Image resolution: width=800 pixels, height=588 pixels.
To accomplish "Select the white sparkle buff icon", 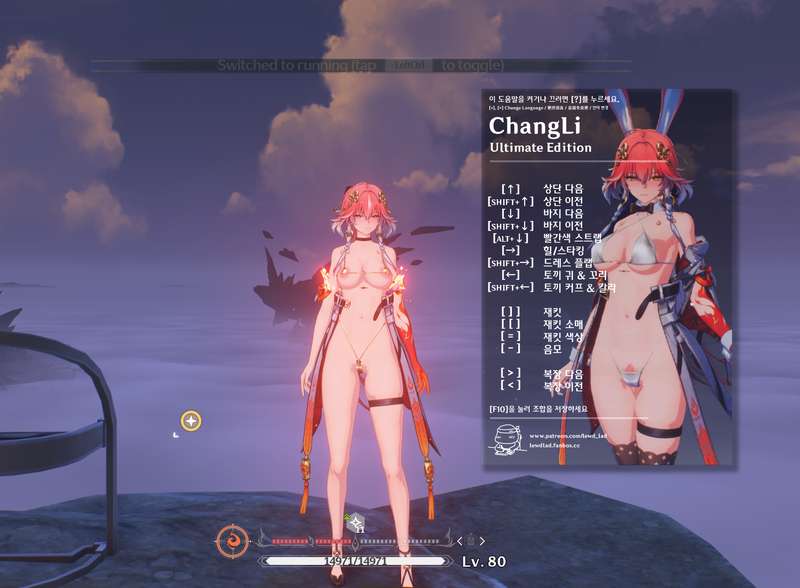I will tap(356, 521).
